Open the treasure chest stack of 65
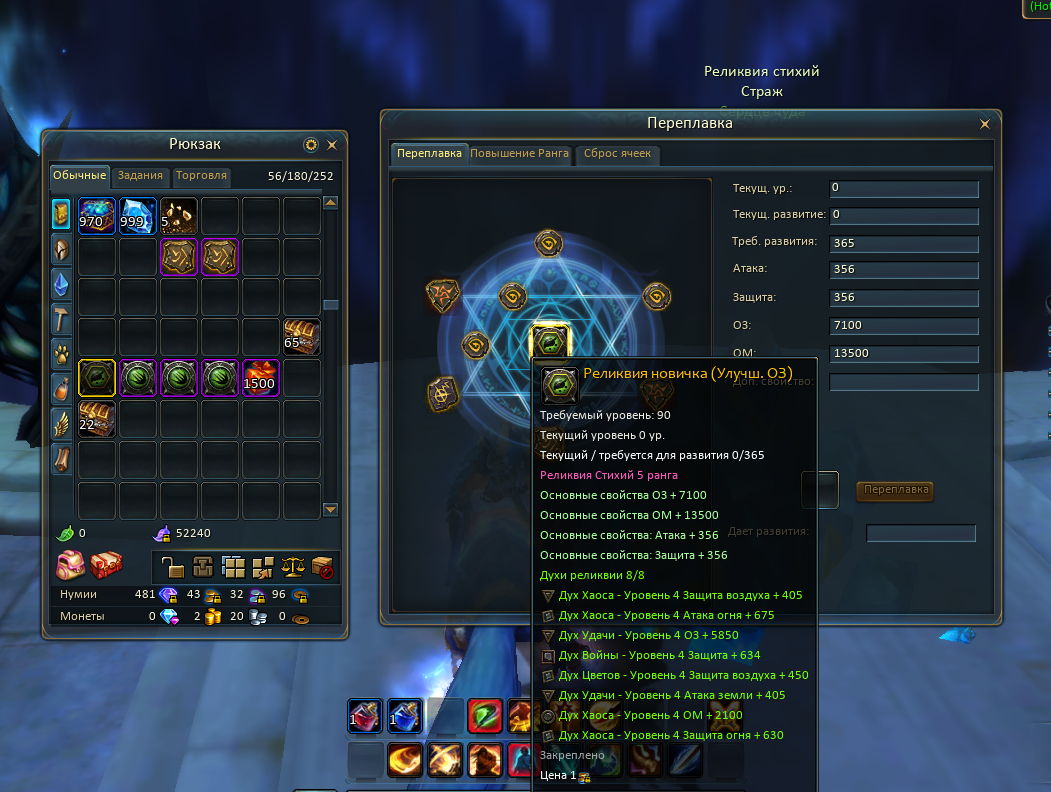The height and width of the screenshot is (792, 1051). [x=301, y=337]
